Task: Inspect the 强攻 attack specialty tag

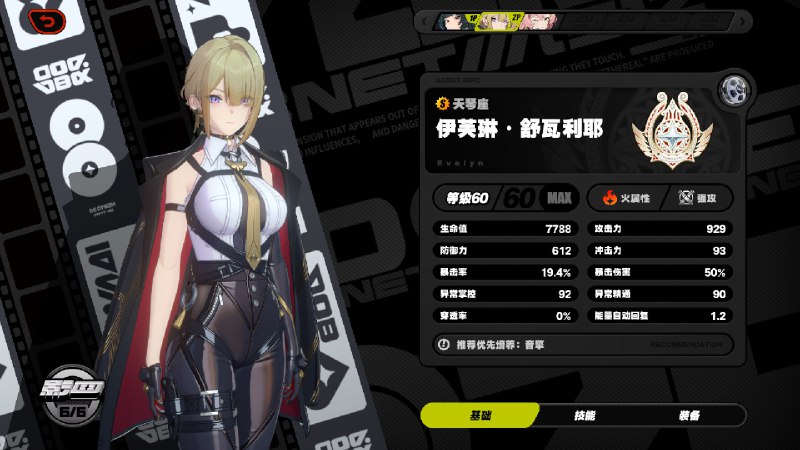Action: pyautogui.click(x=700, y=198)
